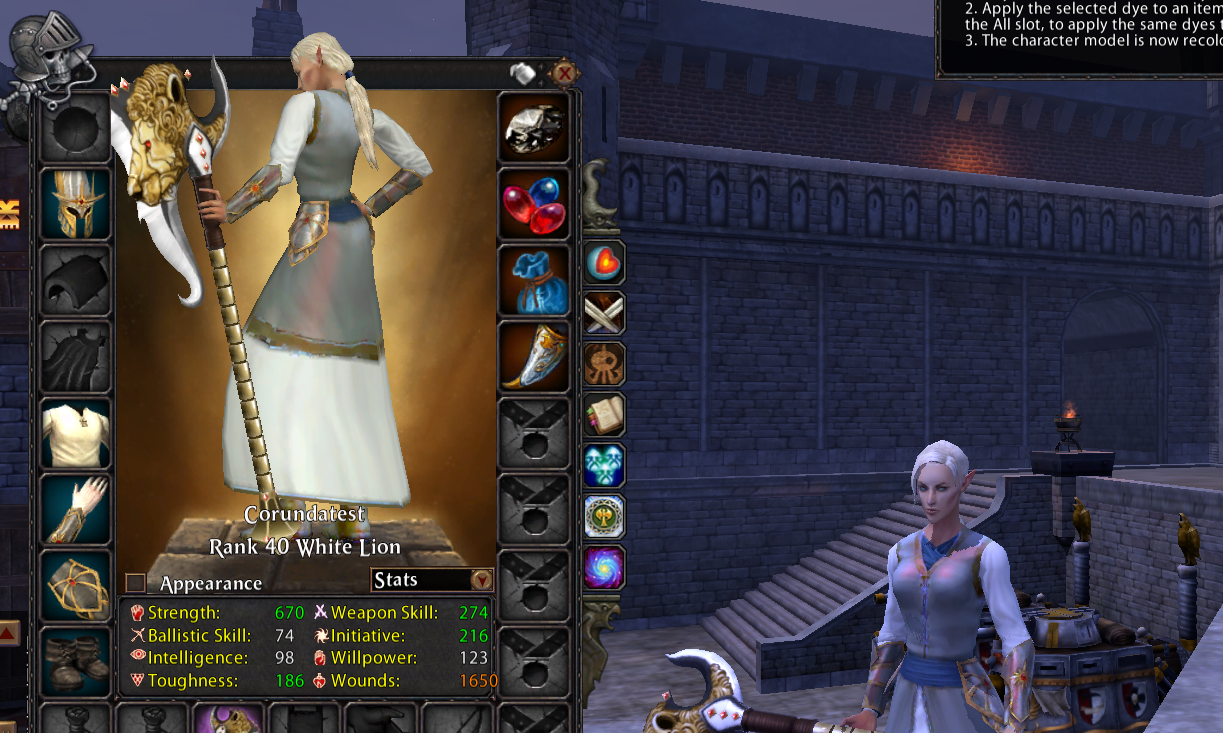Select the white shirt chest slot

coord(76,433)
